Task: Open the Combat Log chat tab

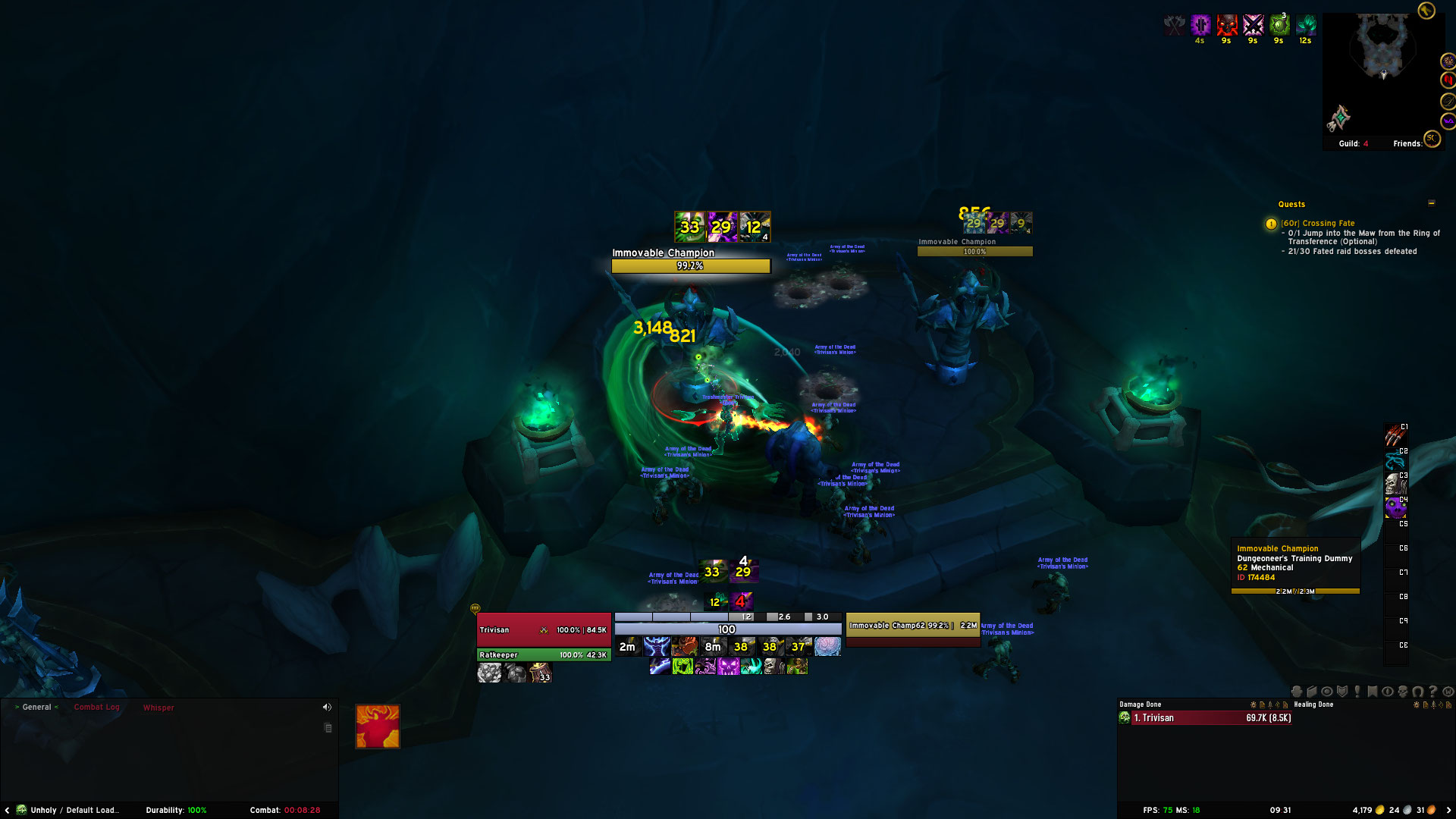Action: click(96, 707)
